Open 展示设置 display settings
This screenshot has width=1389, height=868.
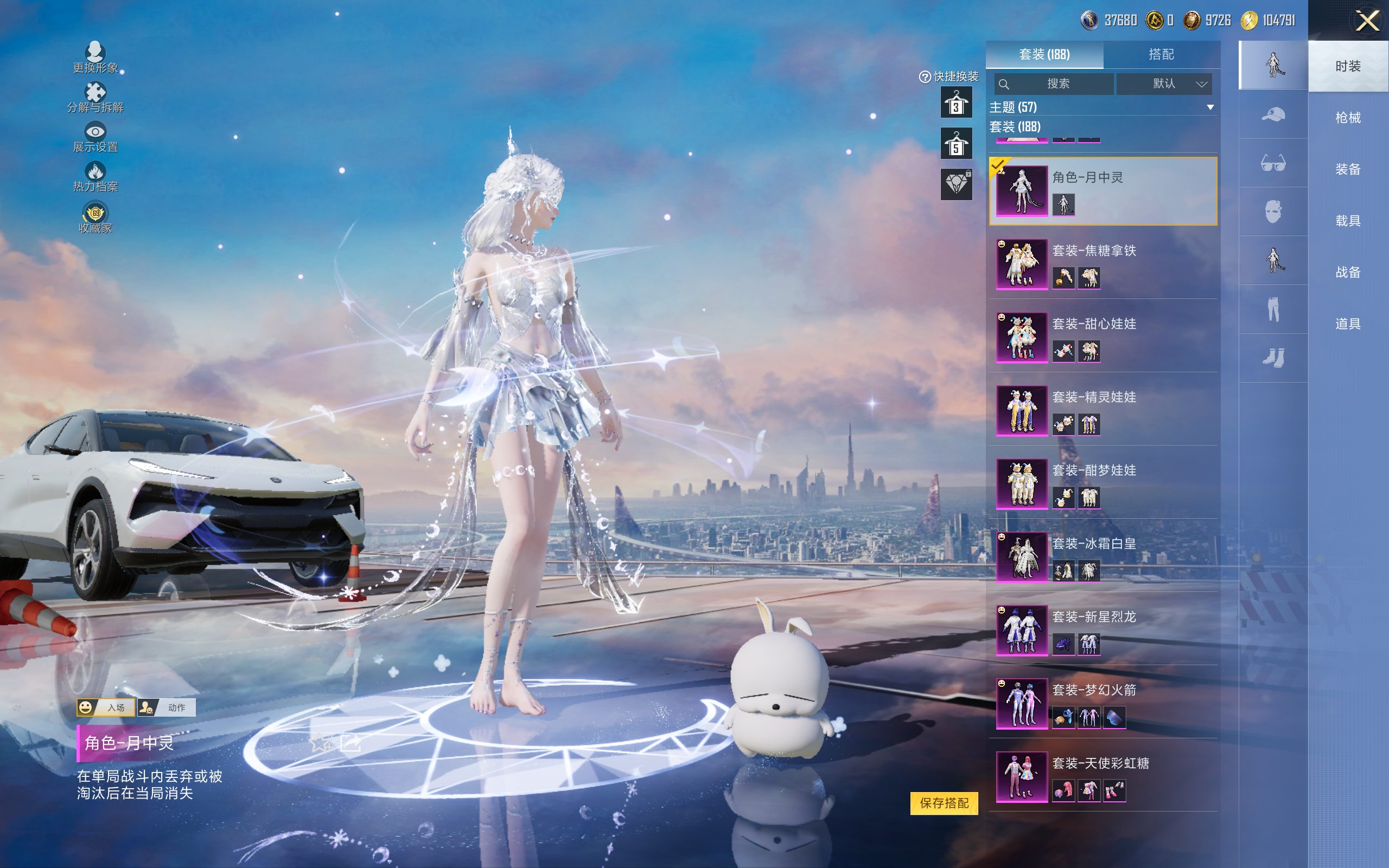tap(95, 137)
